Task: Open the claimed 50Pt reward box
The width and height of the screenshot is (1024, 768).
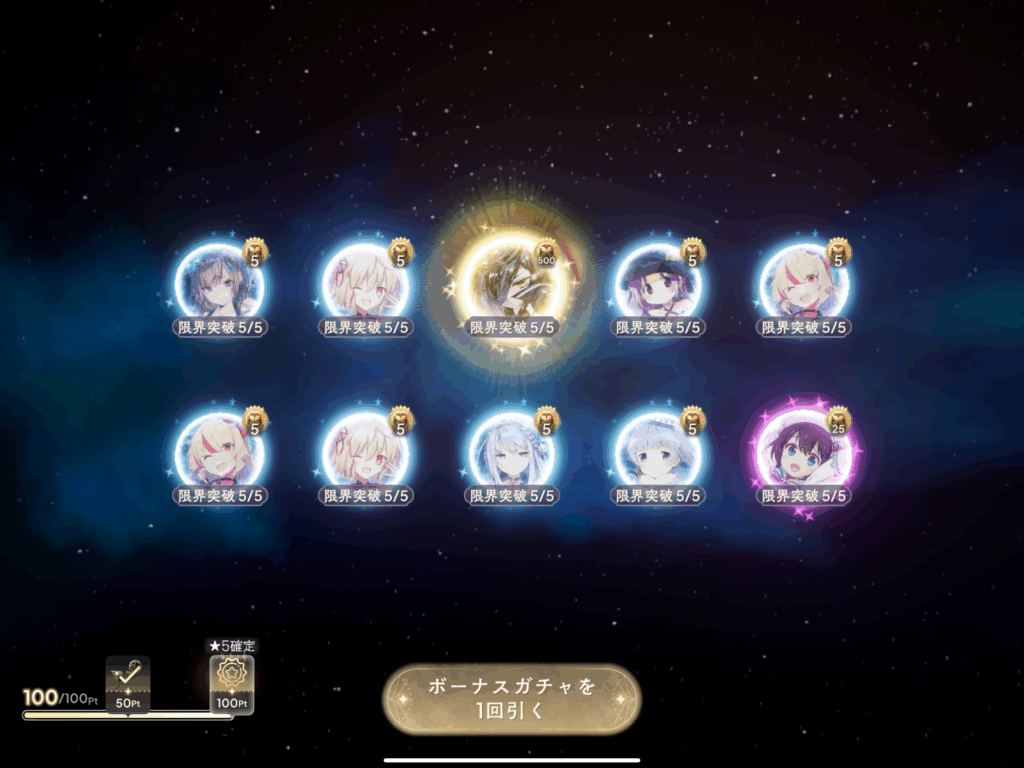Action: [x=128, y=682]
